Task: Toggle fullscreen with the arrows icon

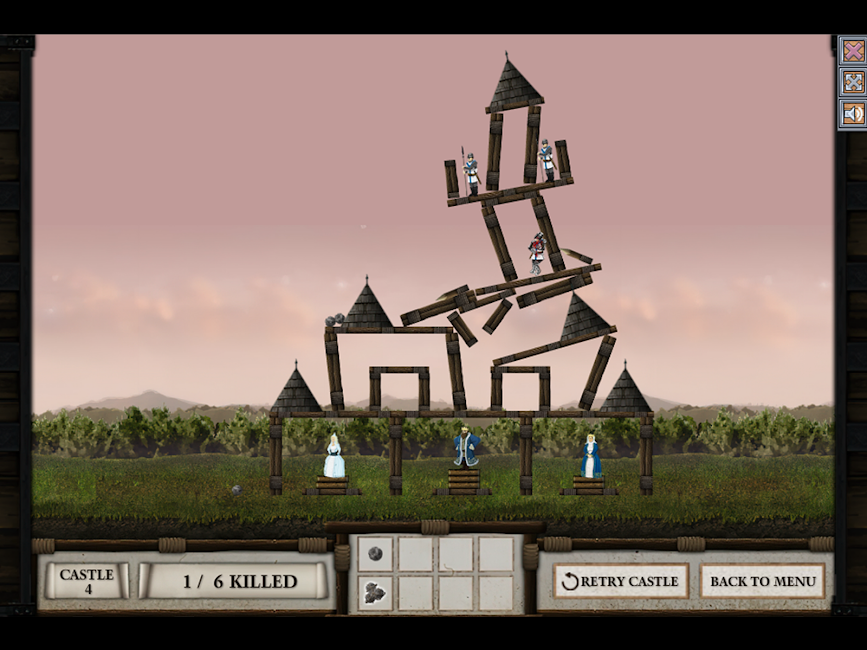Action: click(853, 82)
